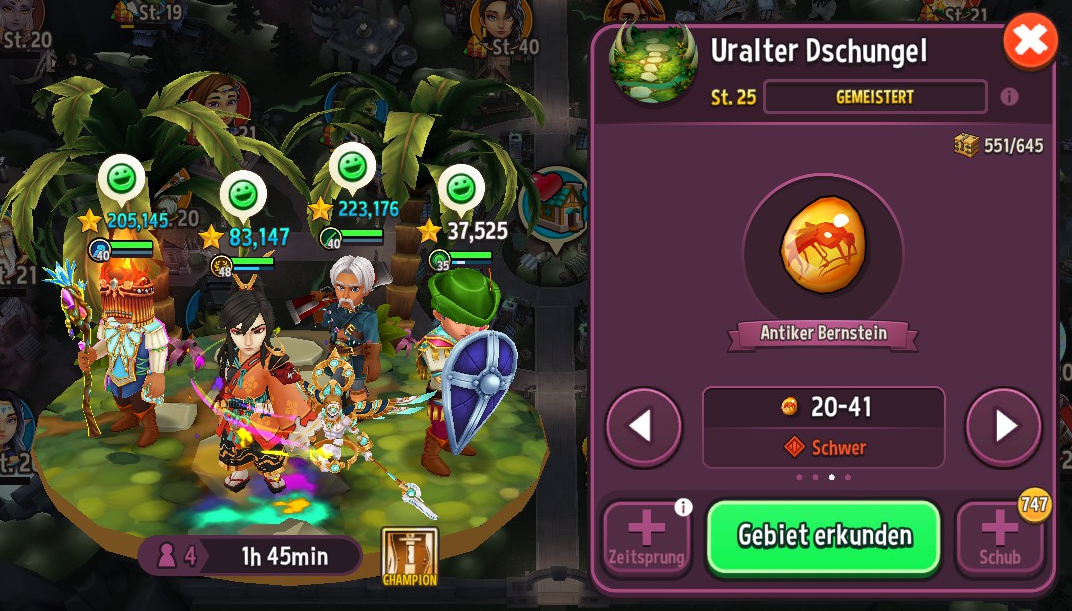Add a Zeitsprung time skip
This screenshot has width=1072, height=611.
point(646,536)
